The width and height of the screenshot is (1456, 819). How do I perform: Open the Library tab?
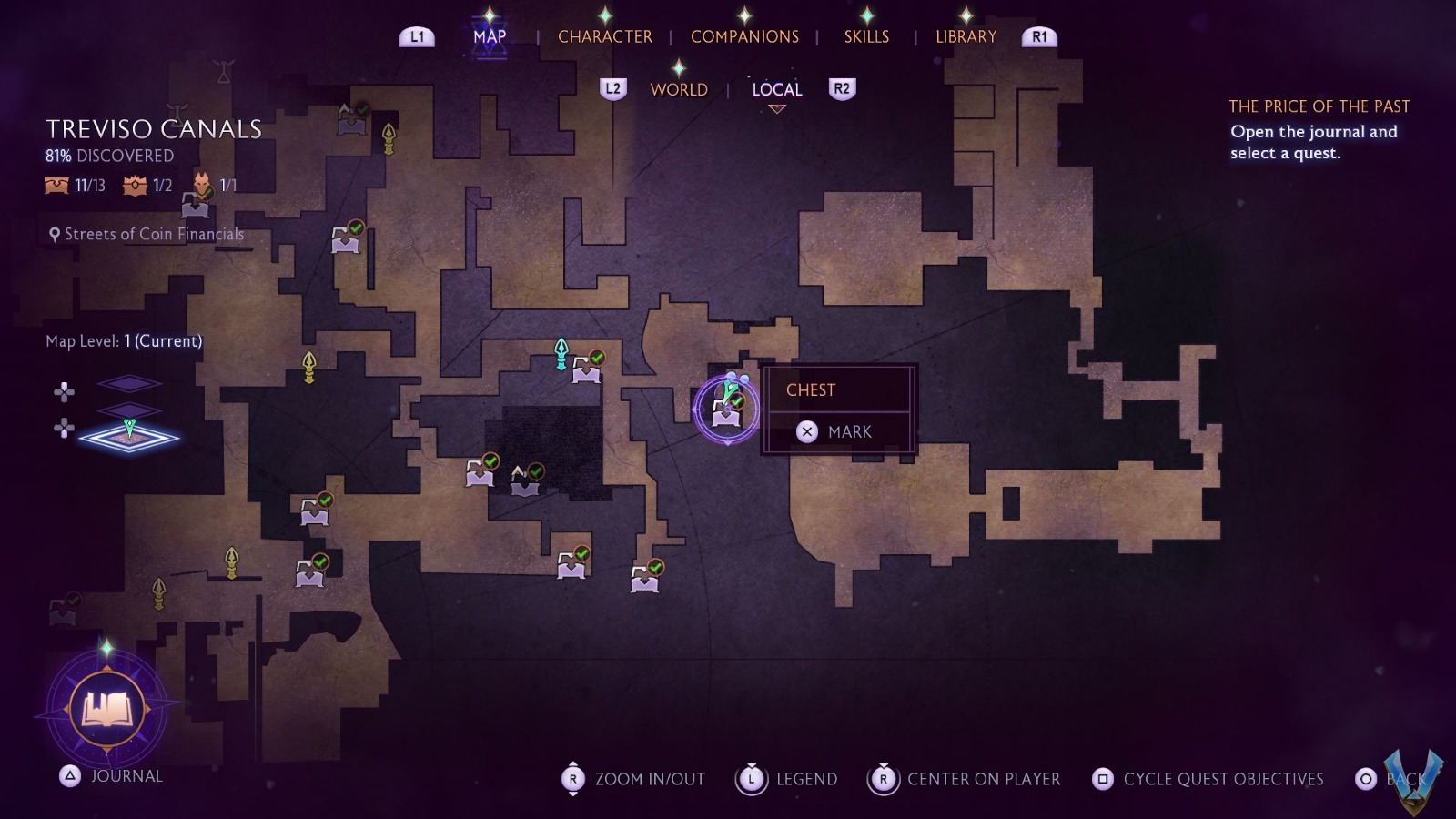pos(966,36)
